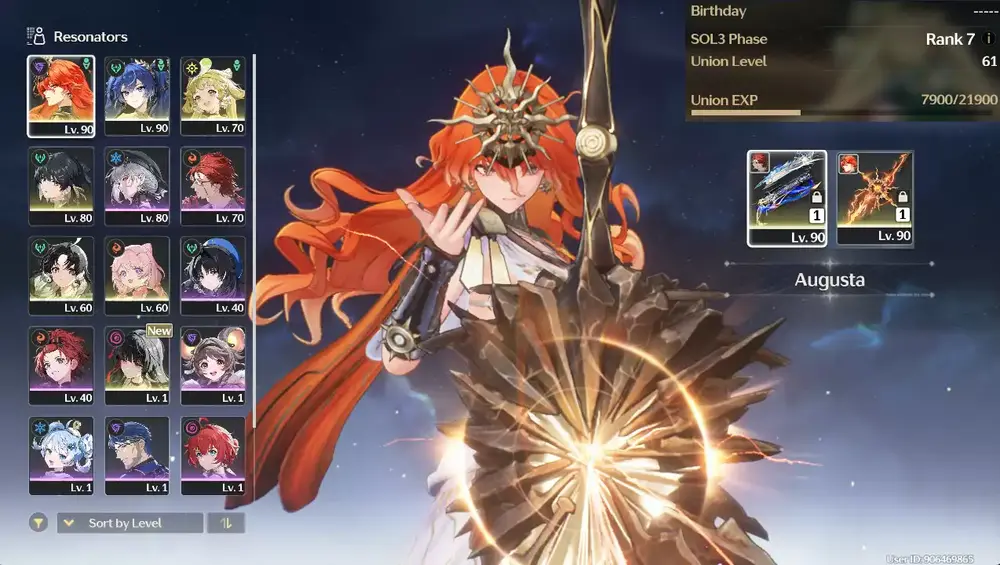Screen dimensions: 1000x565
Task: Select the fiery orange Lv. 90 weapon
Action: [875, 198]
